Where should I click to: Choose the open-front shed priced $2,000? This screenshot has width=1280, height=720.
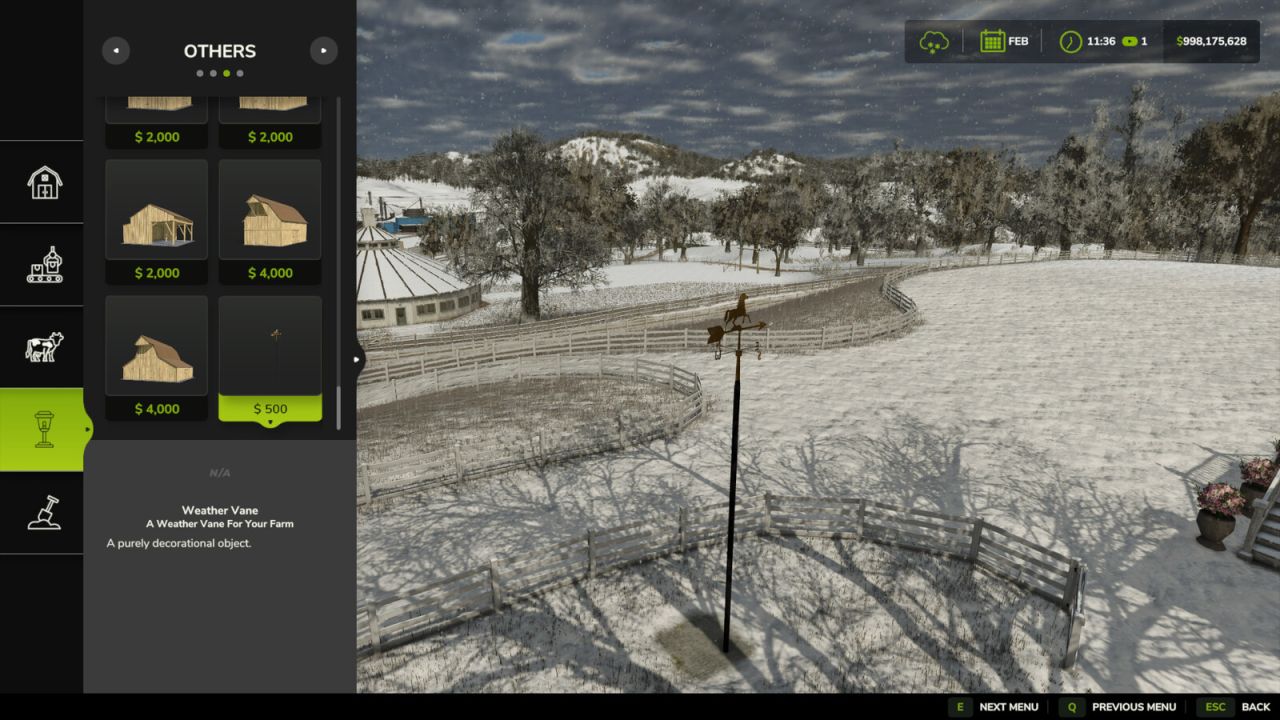(157, 221)
